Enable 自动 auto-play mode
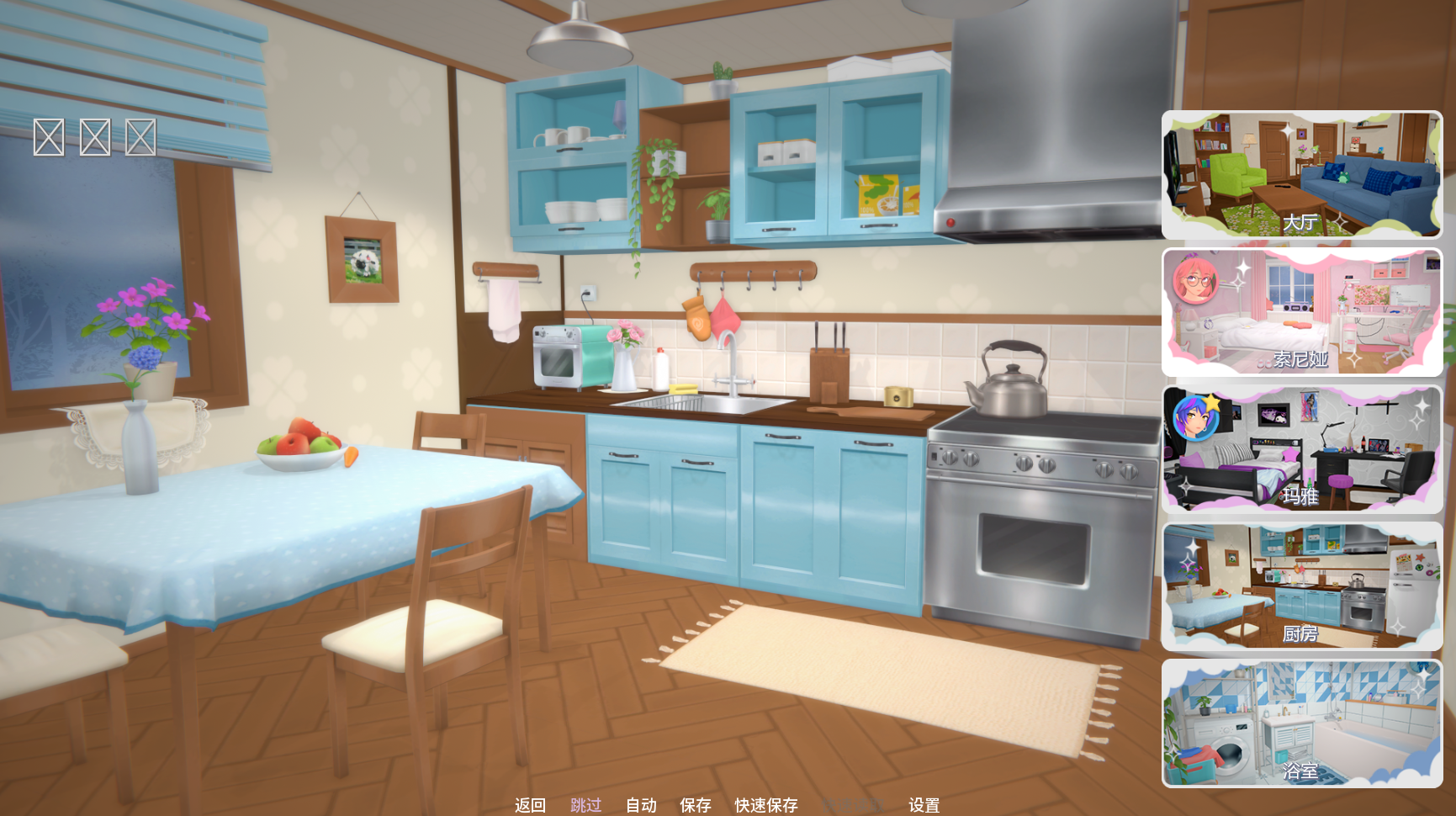This screenshot has height=816, width=1456. click(641, 805)
